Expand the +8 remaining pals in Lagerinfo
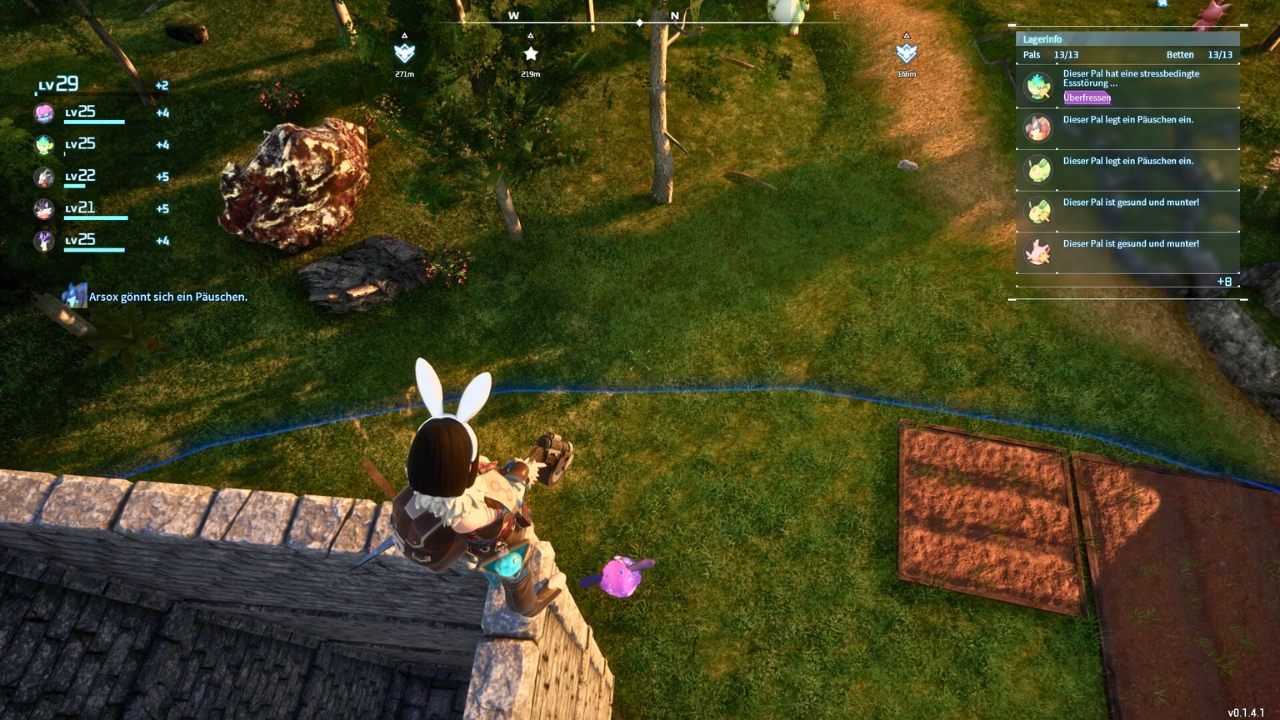Screen dimensions: 1280x720 point(1224,282)
